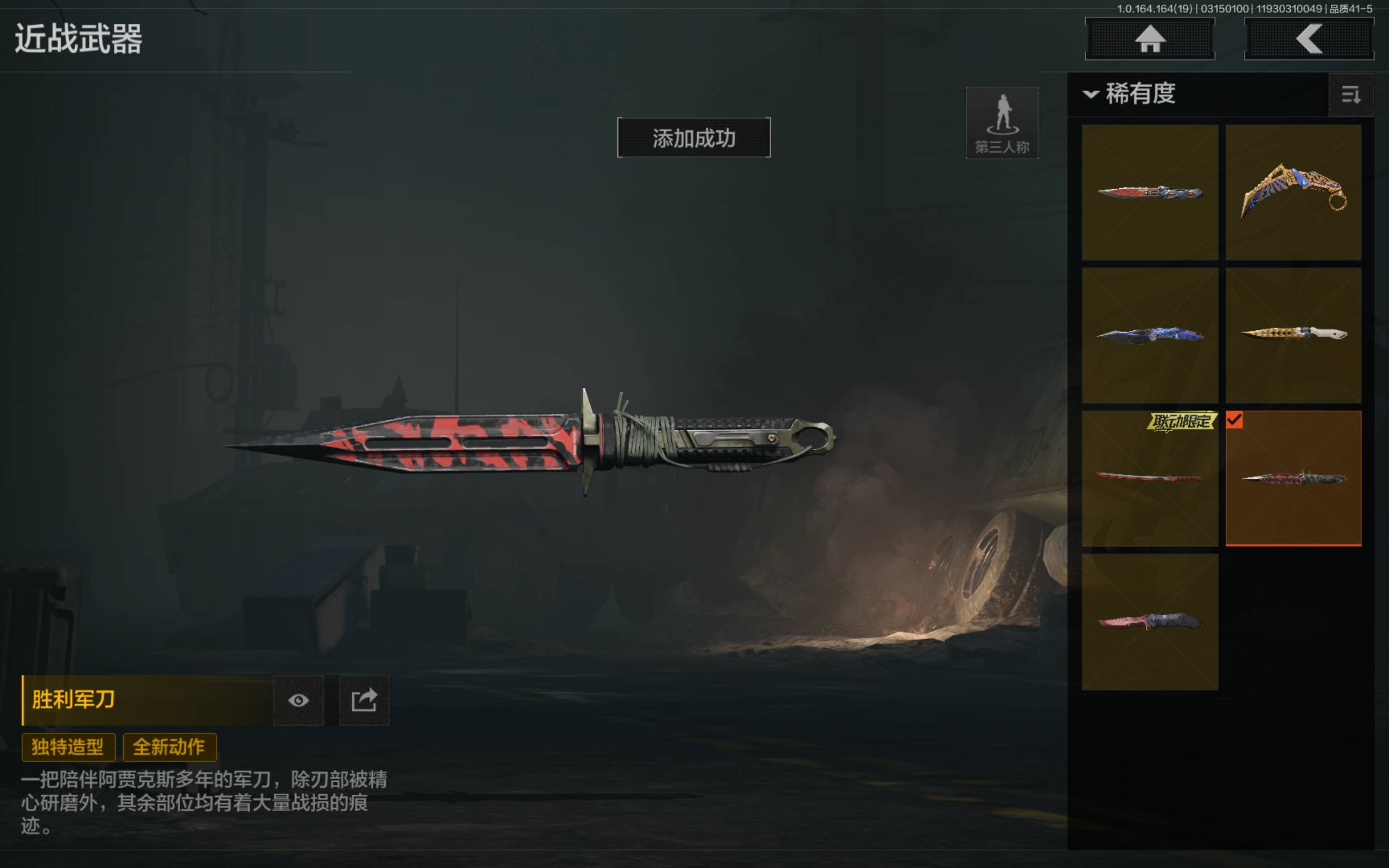Image resolution: width=1389 pixels, height=868 pixels.
Task: Select the 联动限定 red katana
Action: (1150, 478)
